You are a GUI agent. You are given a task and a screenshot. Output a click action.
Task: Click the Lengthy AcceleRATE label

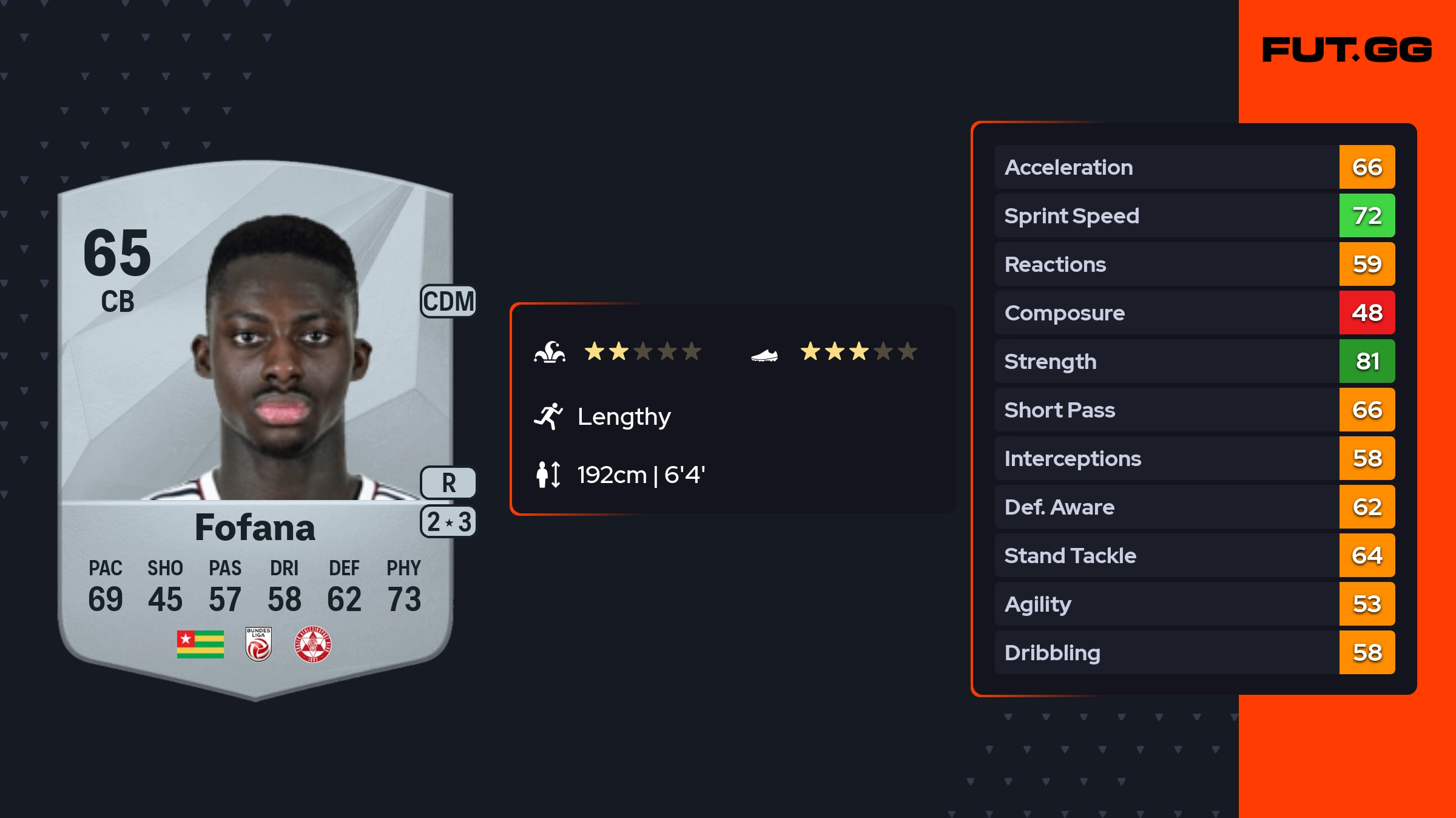pyautogui.click(x=624, y=416)
